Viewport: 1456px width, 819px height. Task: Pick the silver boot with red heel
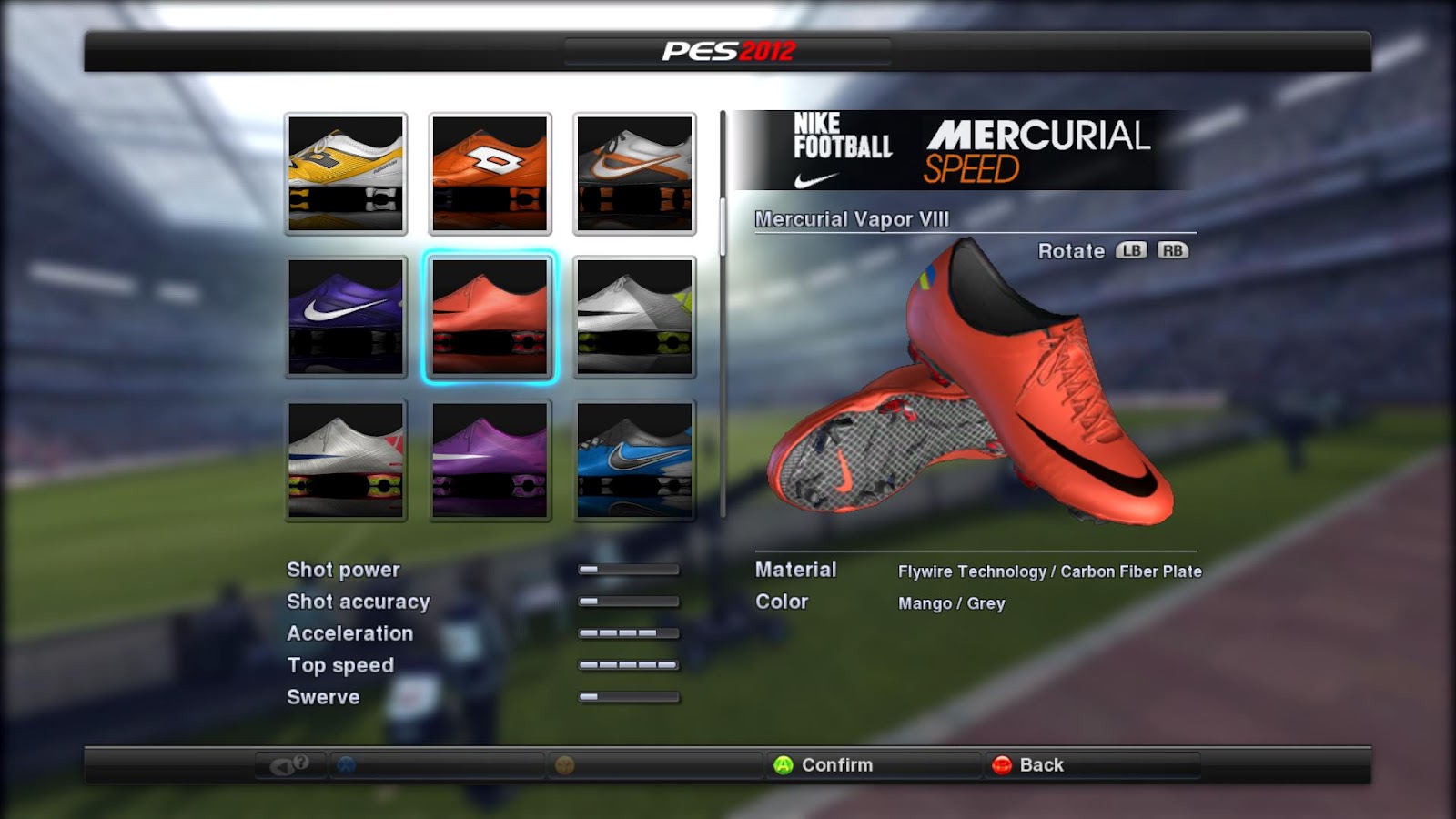(346, 460)
